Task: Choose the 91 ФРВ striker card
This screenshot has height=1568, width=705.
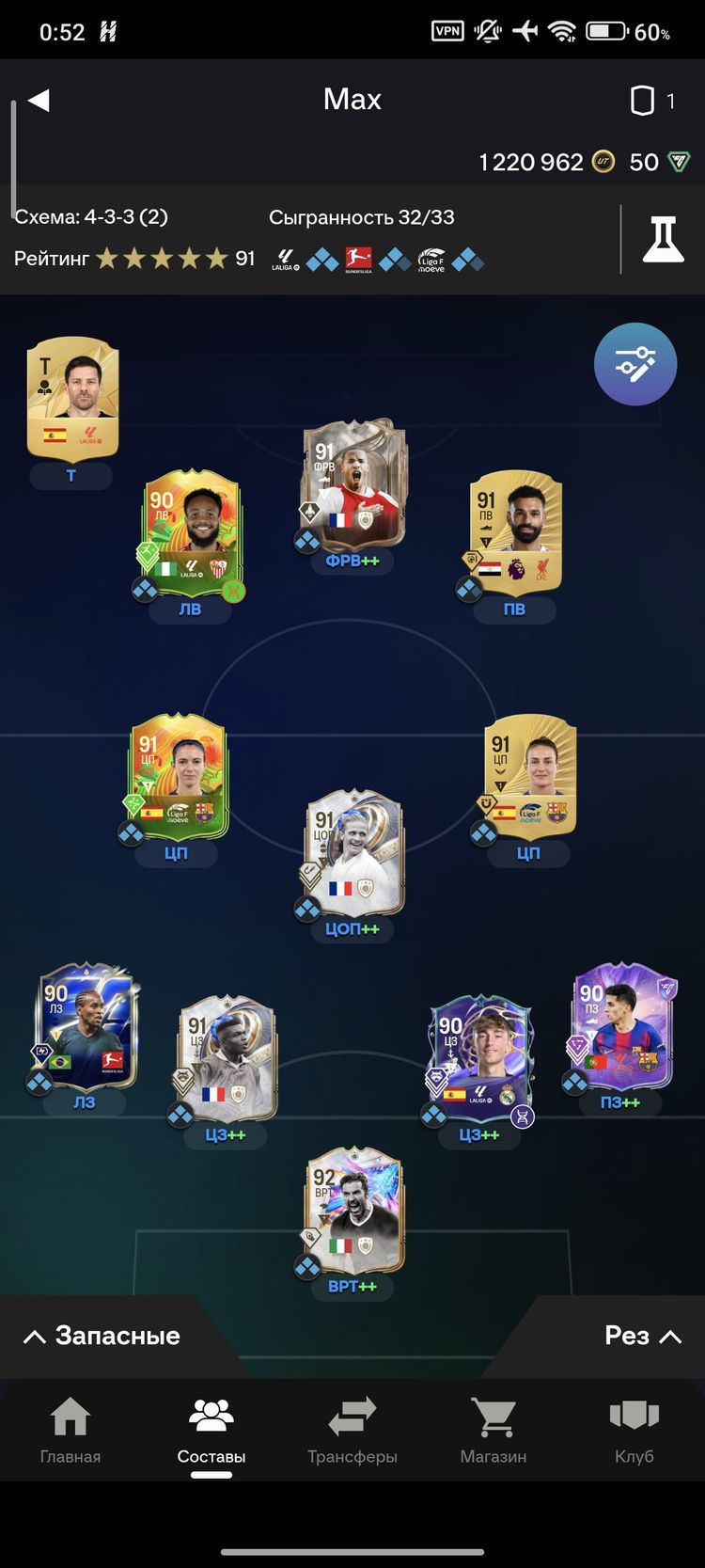Action: pyautogui.click(x=352, y=486)
